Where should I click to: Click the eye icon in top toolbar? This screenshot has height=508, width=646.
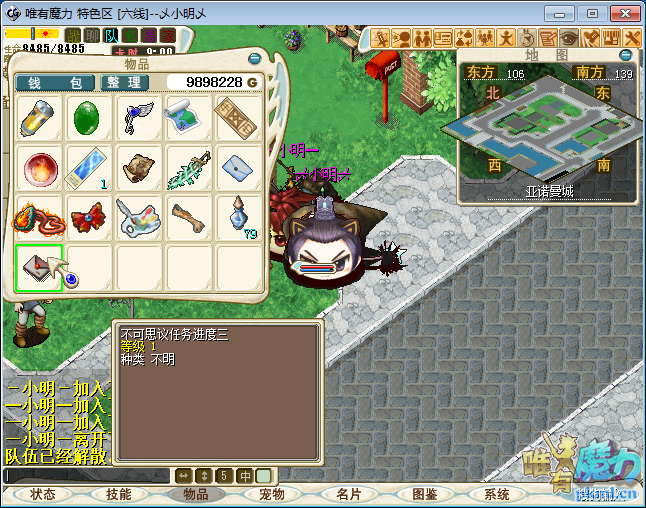coord(571,37)
